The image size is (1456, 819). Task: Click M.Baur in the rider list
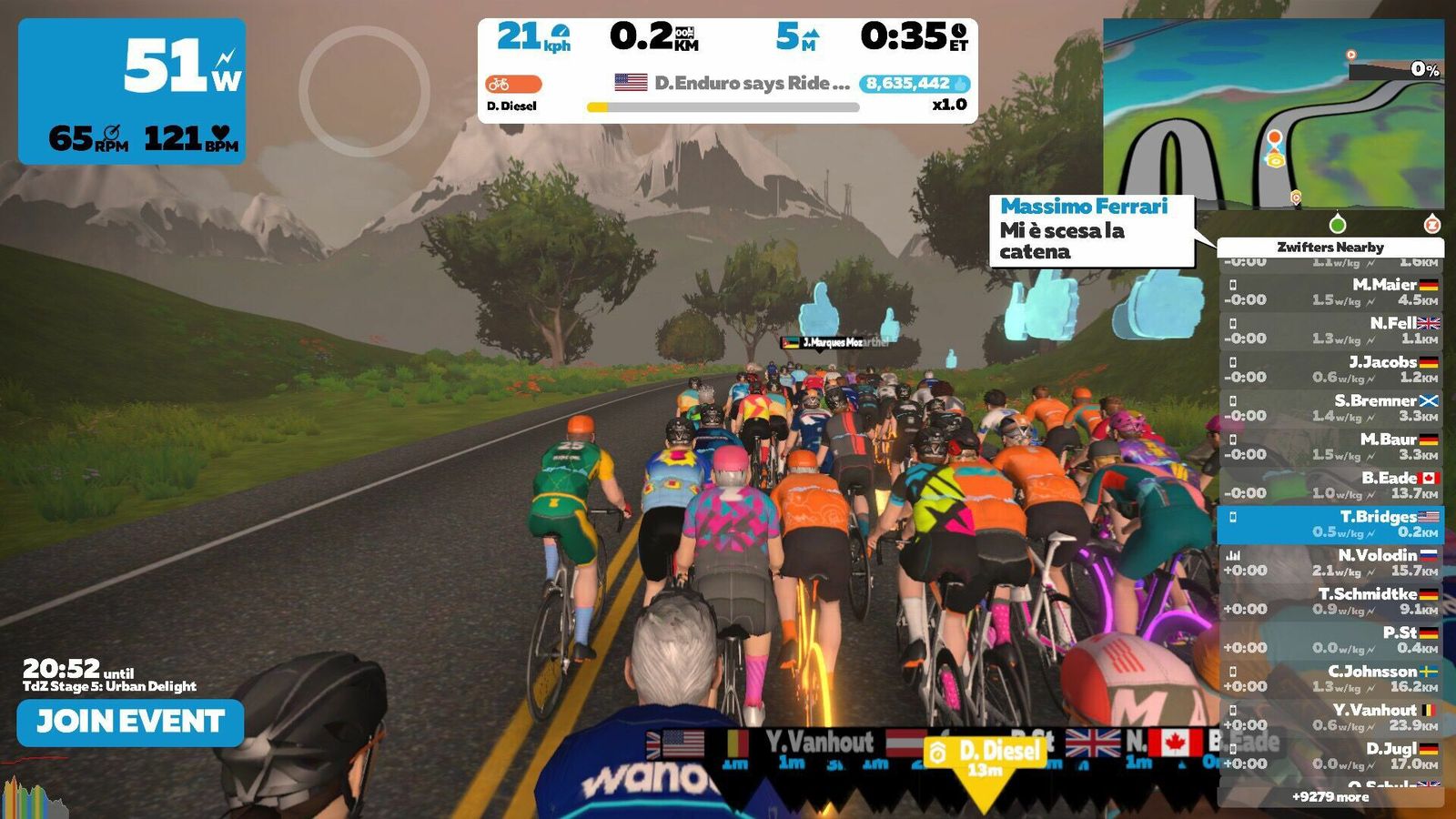pos(1330,447)
